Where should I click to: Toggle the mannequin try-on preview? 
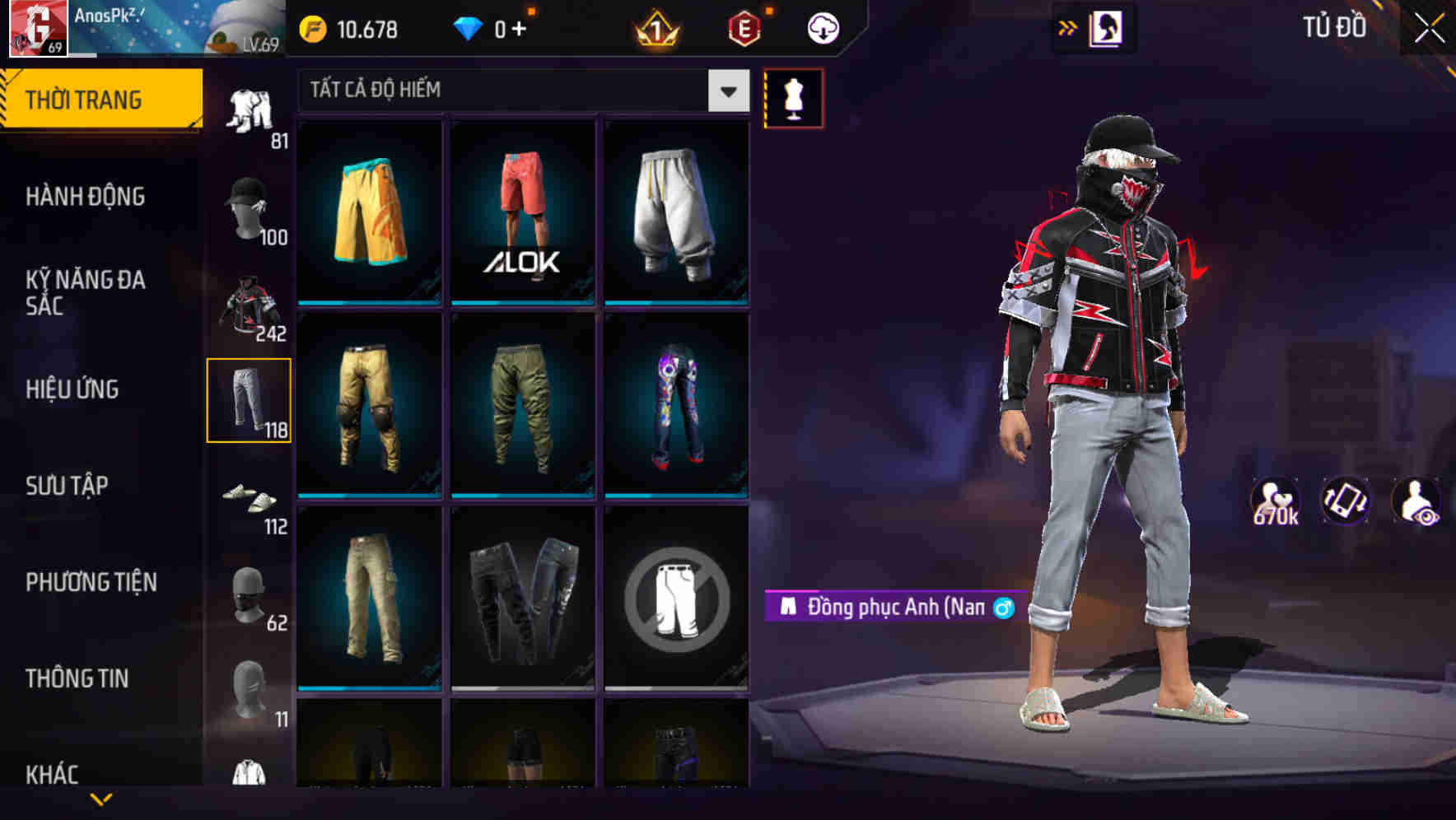pyautogui.click(x=793, y=97)
